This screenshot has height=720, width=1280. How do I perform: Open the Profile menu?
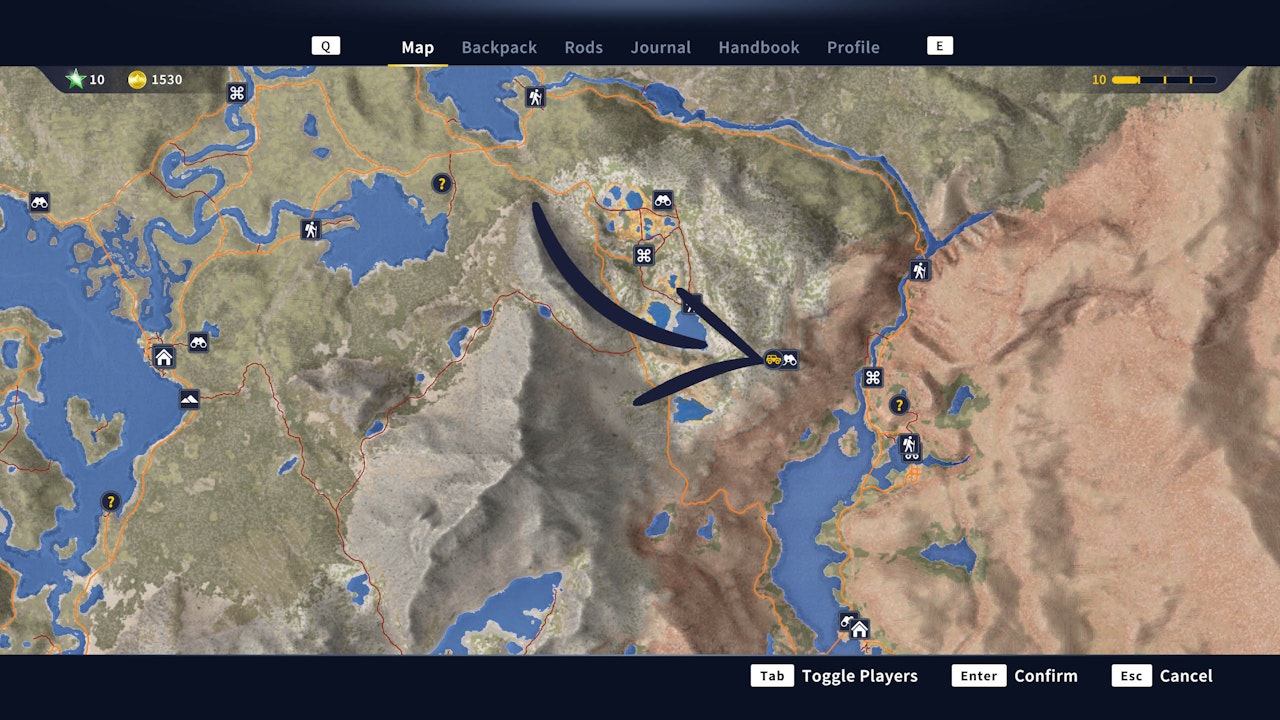[853, 47]
